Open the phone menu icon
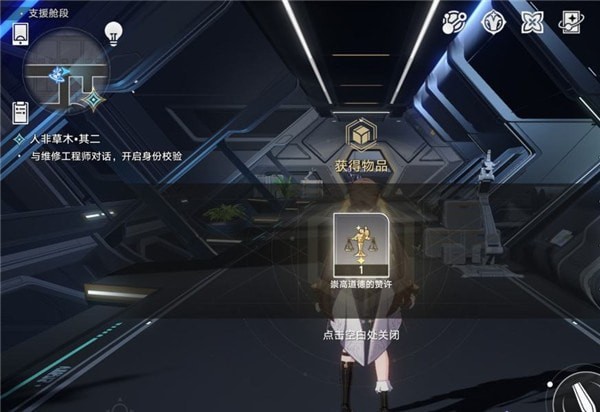This screenshot has width=600, height=412. (19, 33)
